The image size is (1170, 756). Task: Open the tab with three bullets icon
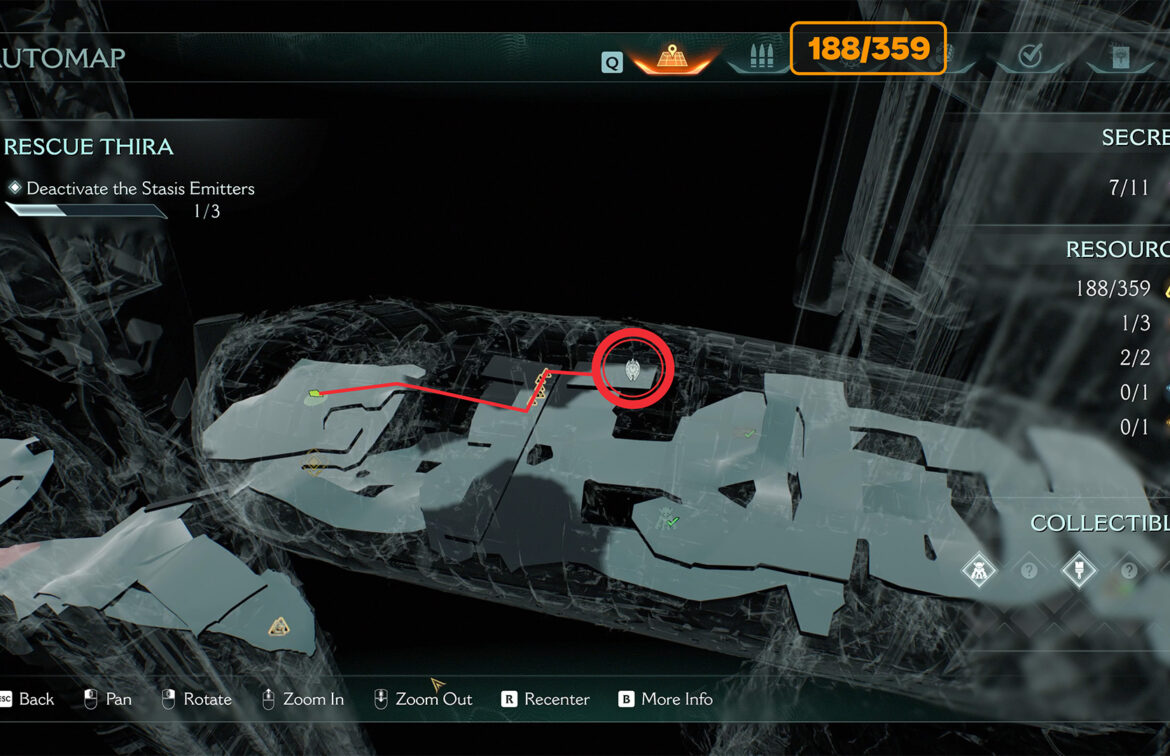pyautogui.click(x=757, y=58)
